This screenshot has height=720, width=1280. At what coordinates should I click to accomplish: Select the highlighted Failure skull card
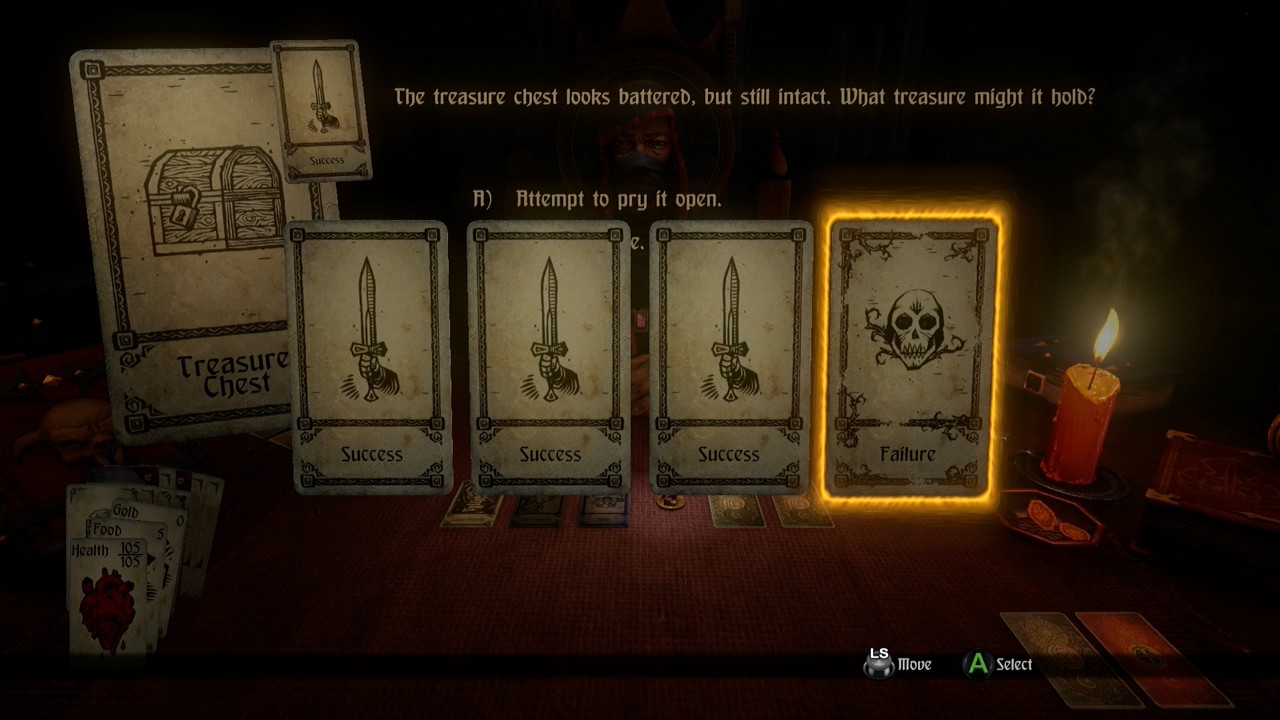(908, 357)
